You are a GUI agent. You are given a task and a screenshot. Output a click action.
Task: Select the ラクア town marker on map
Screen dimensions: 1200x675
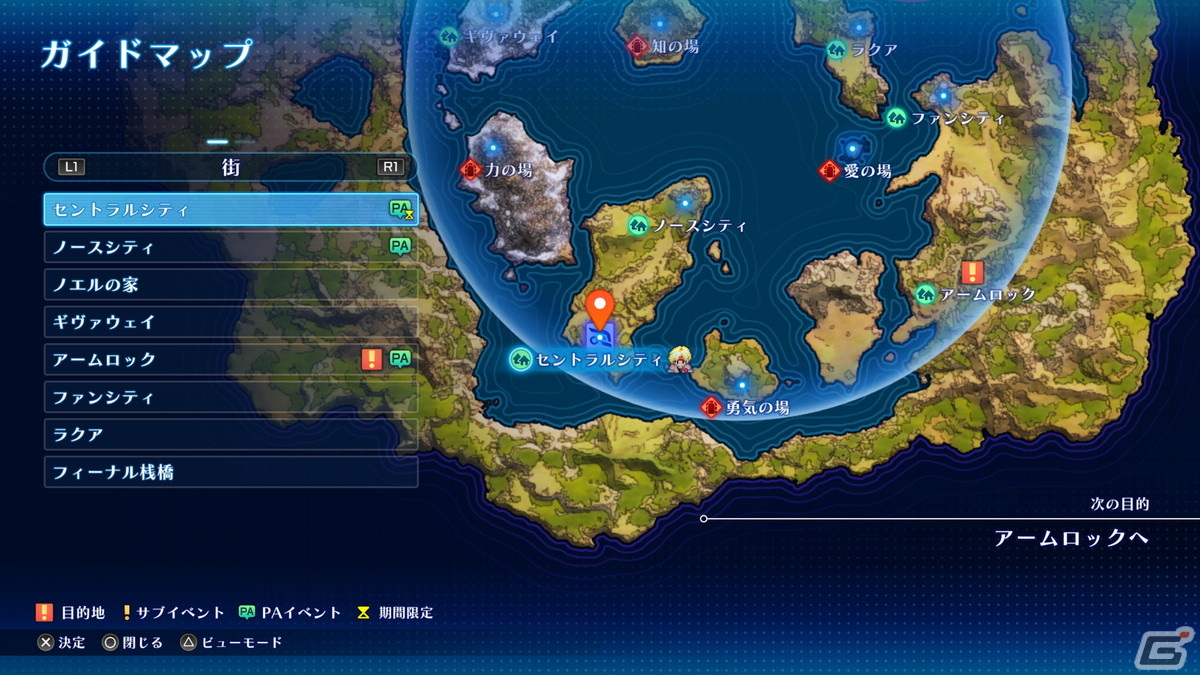click(x=836, y=50)
